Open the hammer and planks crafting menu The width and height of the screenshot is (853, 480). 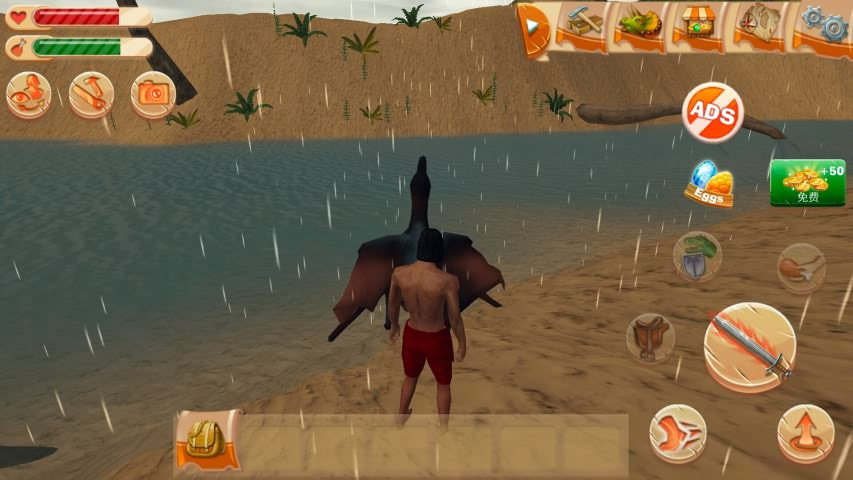(582, 25)
